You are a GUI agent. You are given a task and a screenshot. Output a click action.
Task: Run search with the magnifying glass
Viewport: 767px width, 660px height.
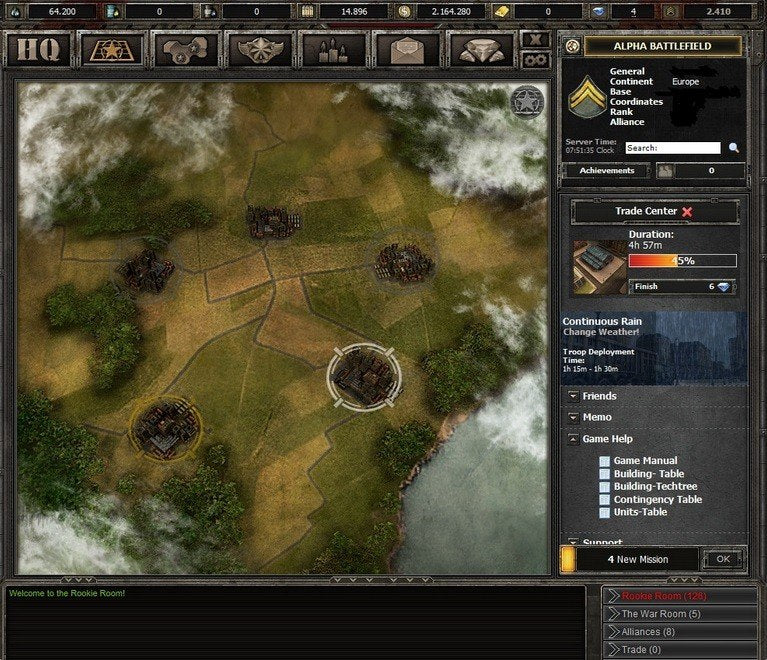click(x=734, y=148)
